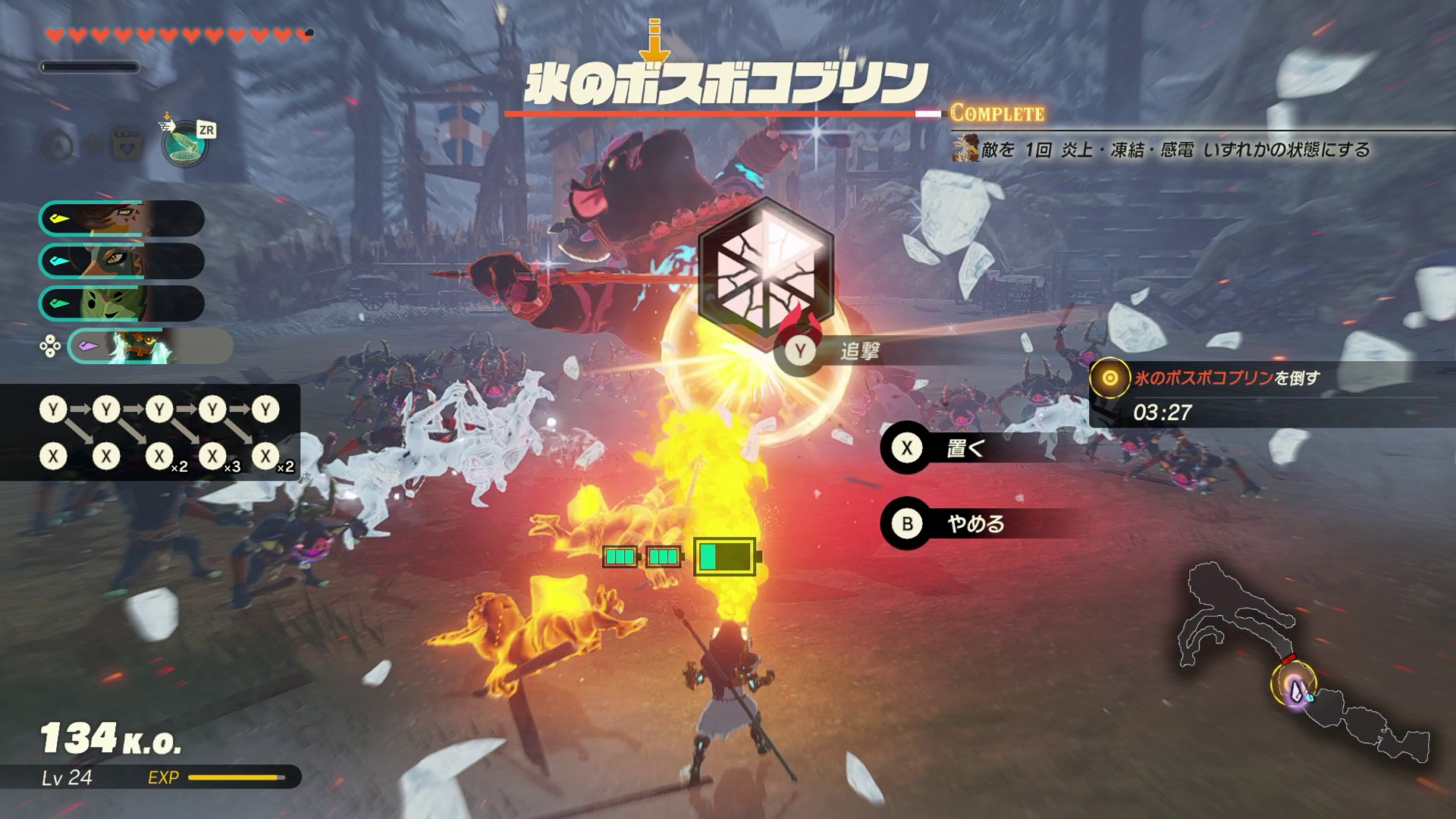
Task: Open the battlefield minimap
Action: point(1304,660)
